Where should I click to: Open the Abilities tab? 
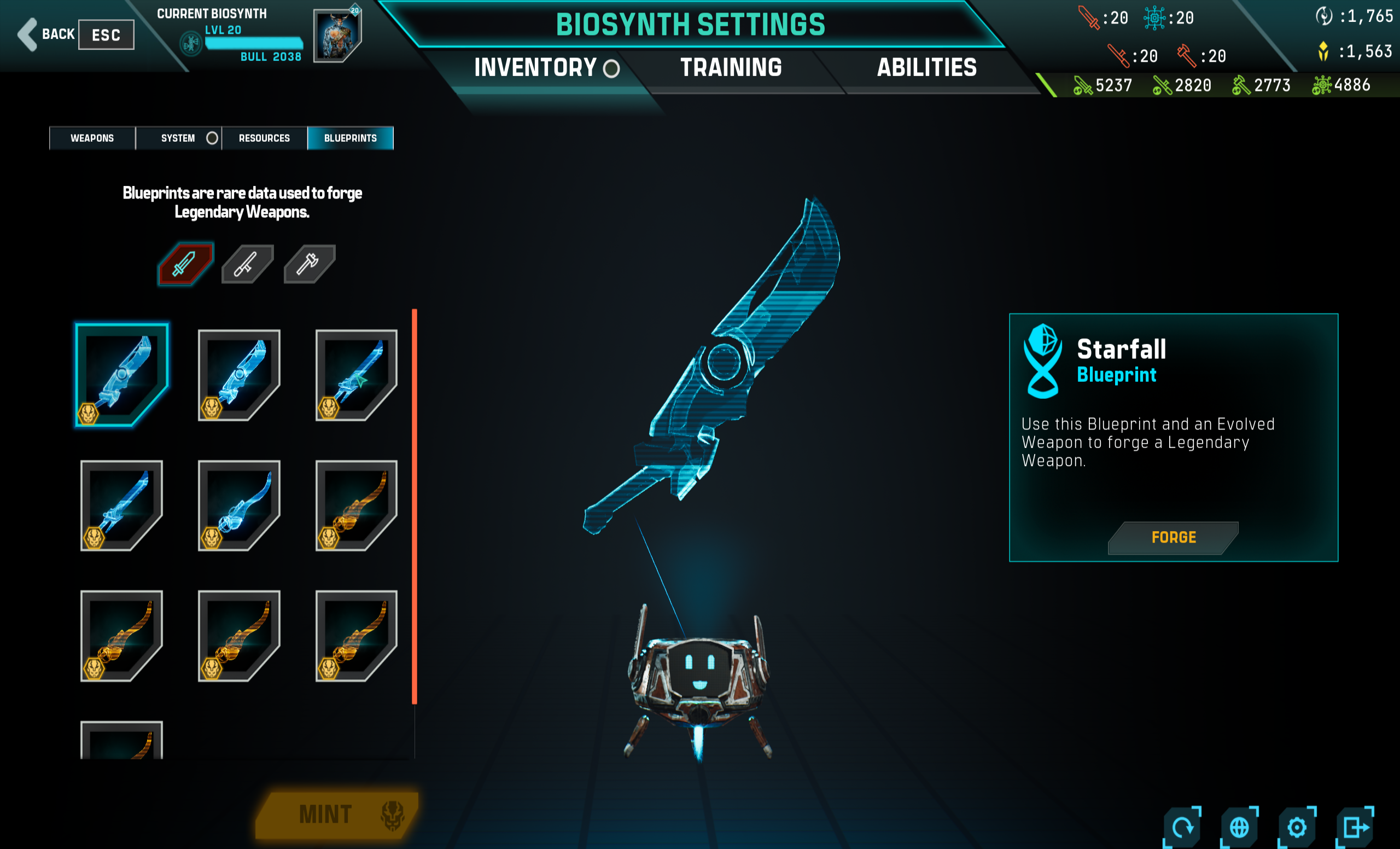click(x=927, y=68)
